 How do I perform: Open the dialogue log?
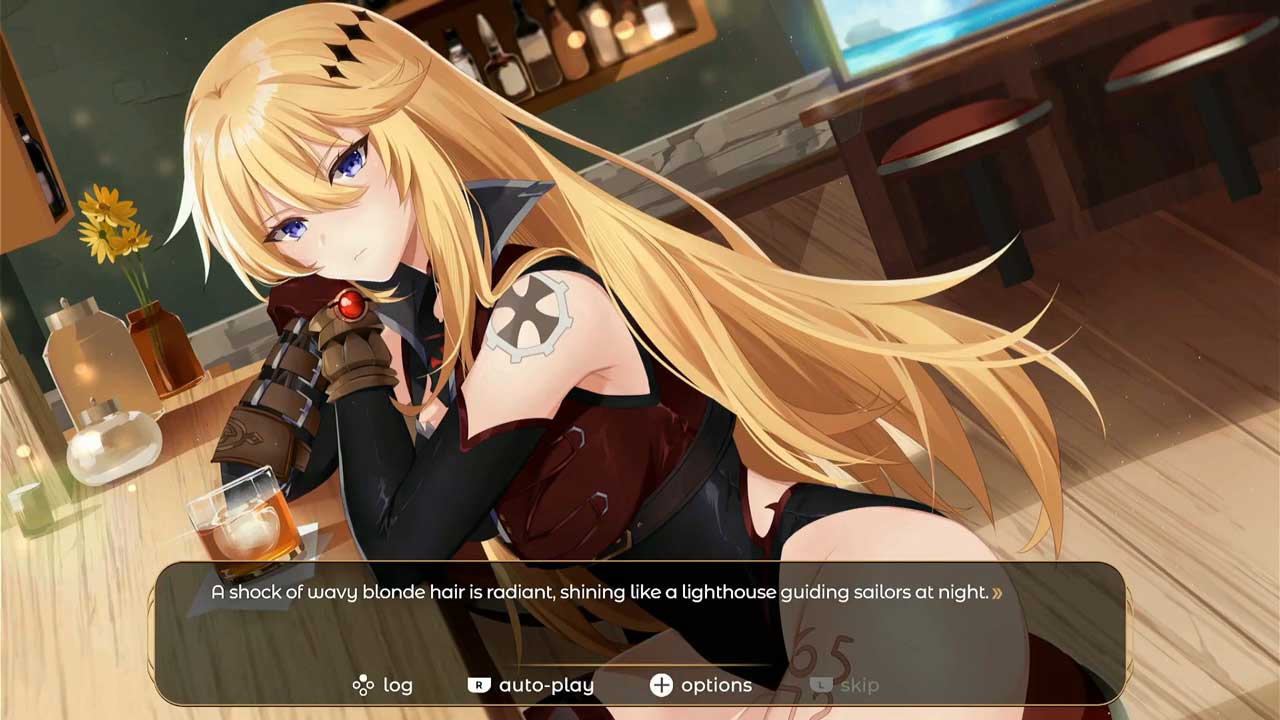[384, 685]
